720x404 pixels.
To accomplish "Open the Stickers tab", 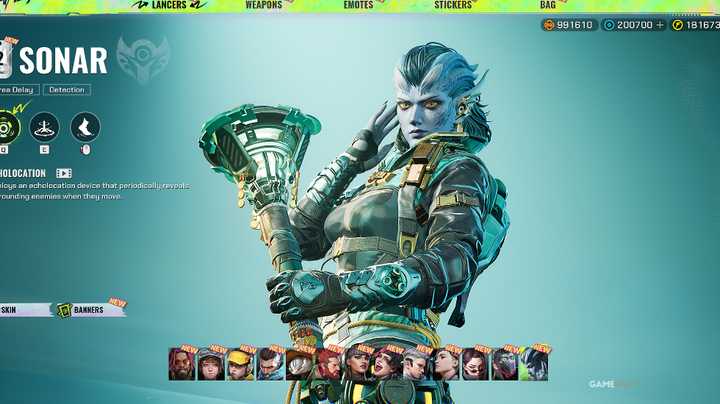I will (x=453, y=5).
